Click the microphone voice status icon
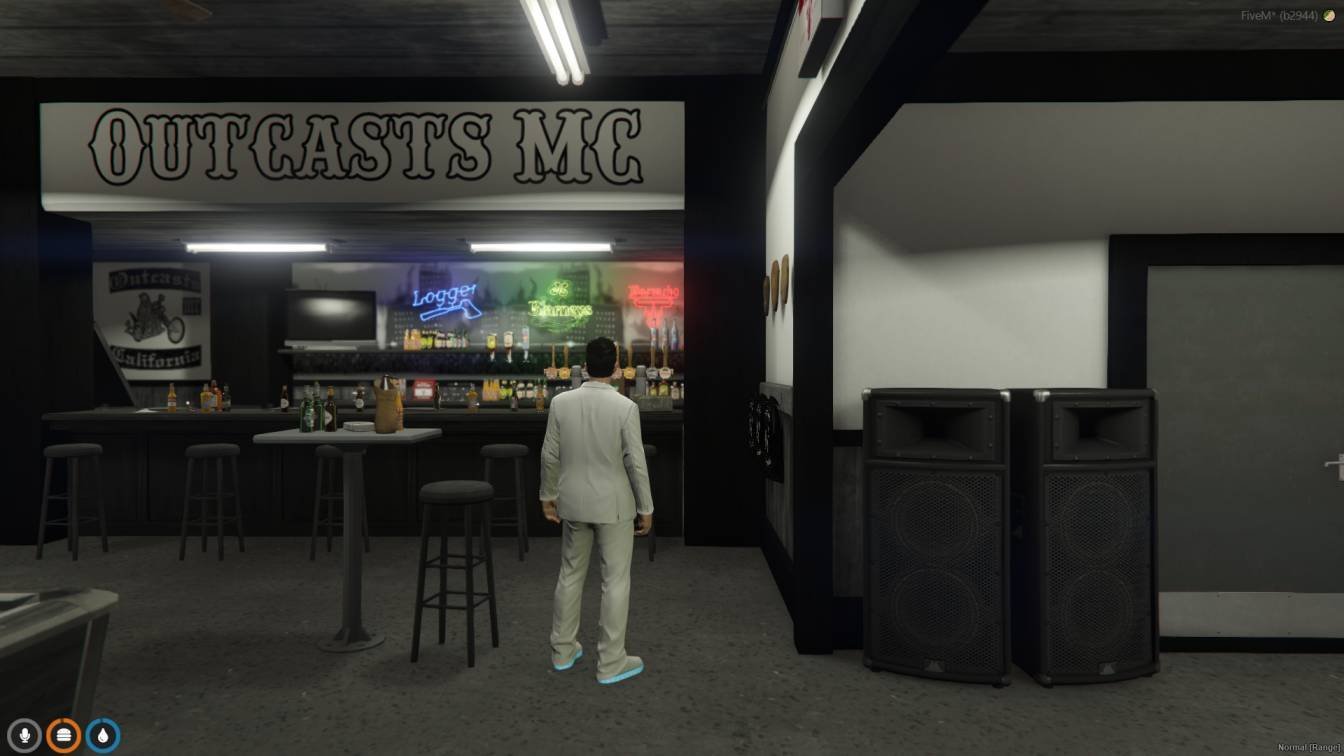 click(x=24, y=736)
